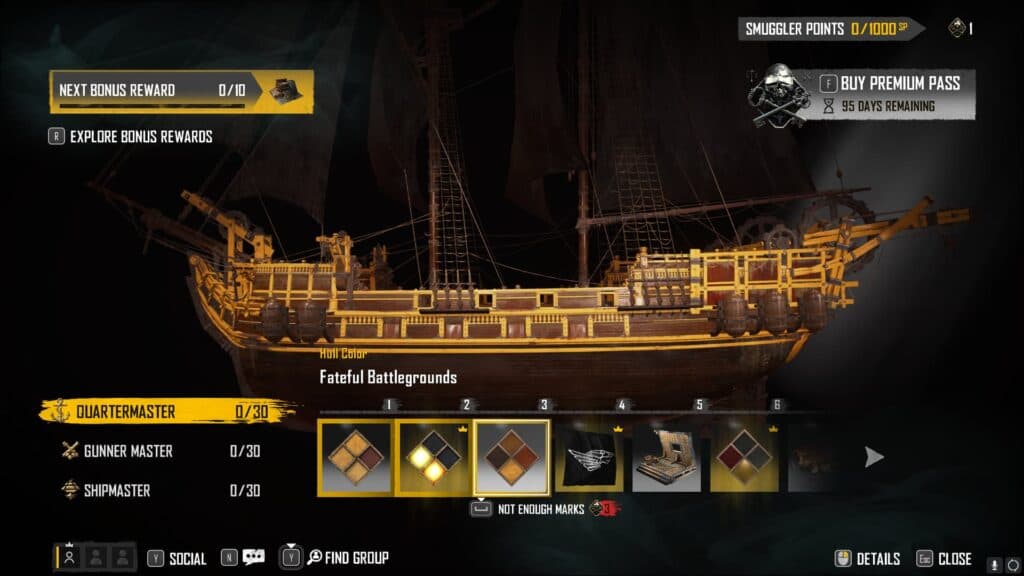
Task: Select the black flag reward tile
Action: (x=589, y=457)
